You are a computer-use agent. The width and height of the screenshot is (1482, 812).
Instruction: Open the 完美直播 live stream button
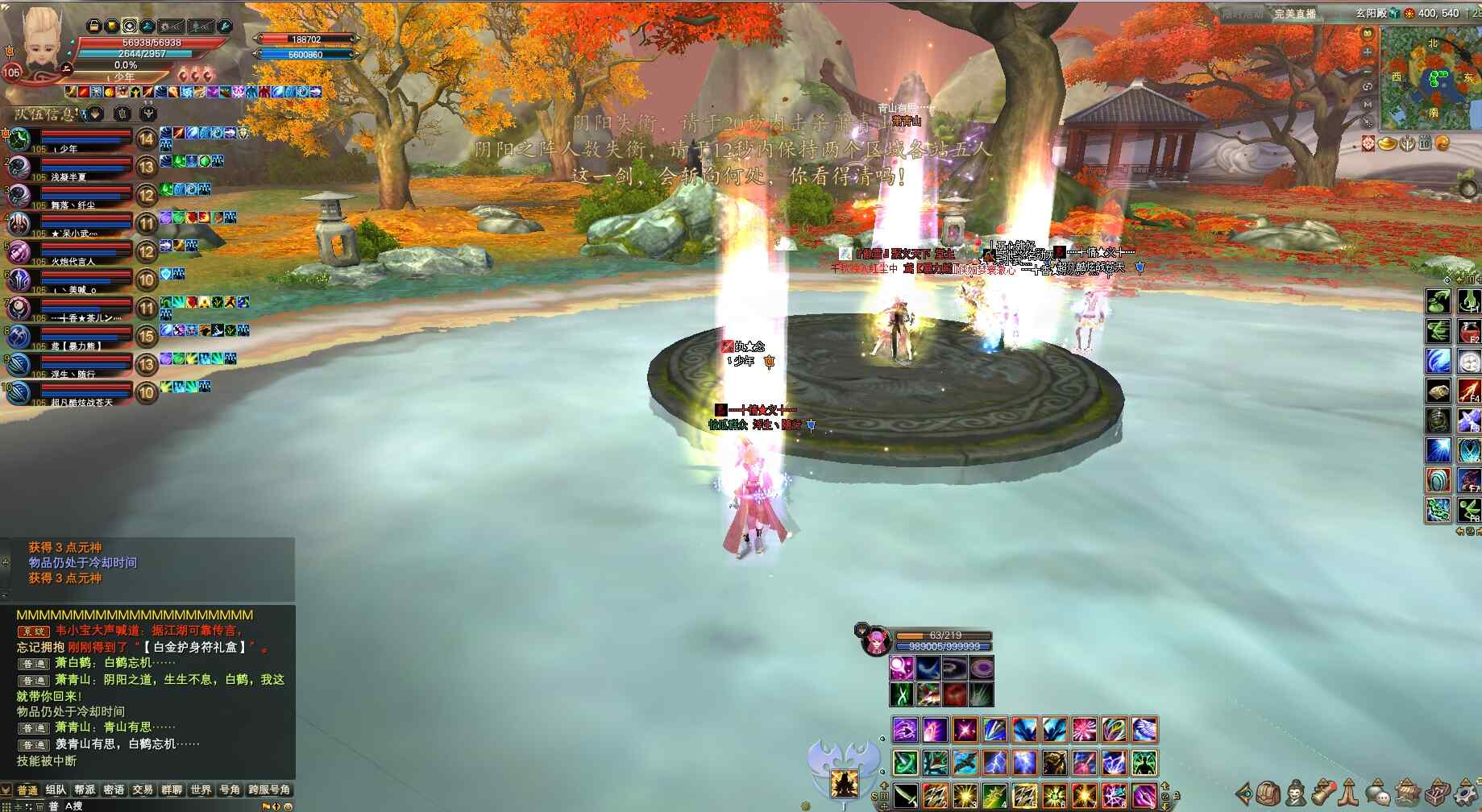[x=1294, y=14]
